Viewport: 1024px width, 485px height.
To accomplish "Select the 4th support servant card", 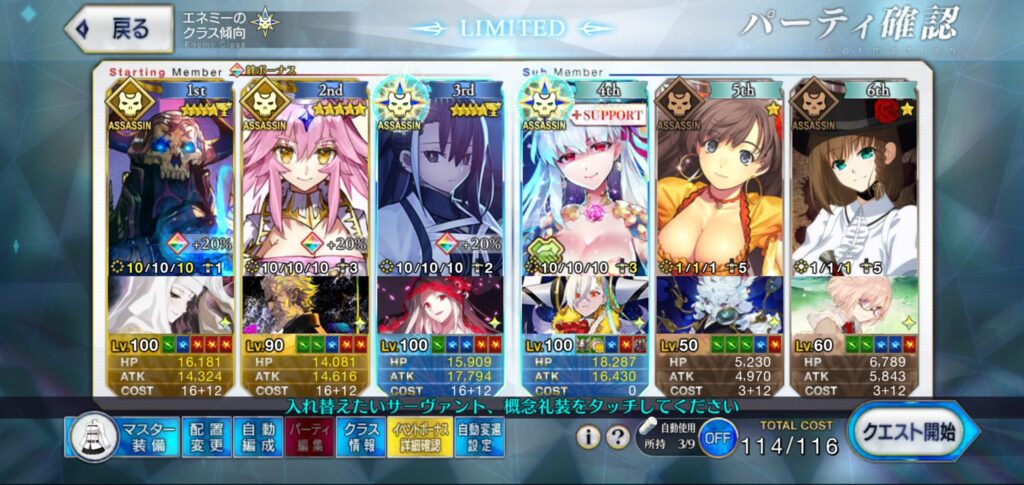I will (582, 180).
